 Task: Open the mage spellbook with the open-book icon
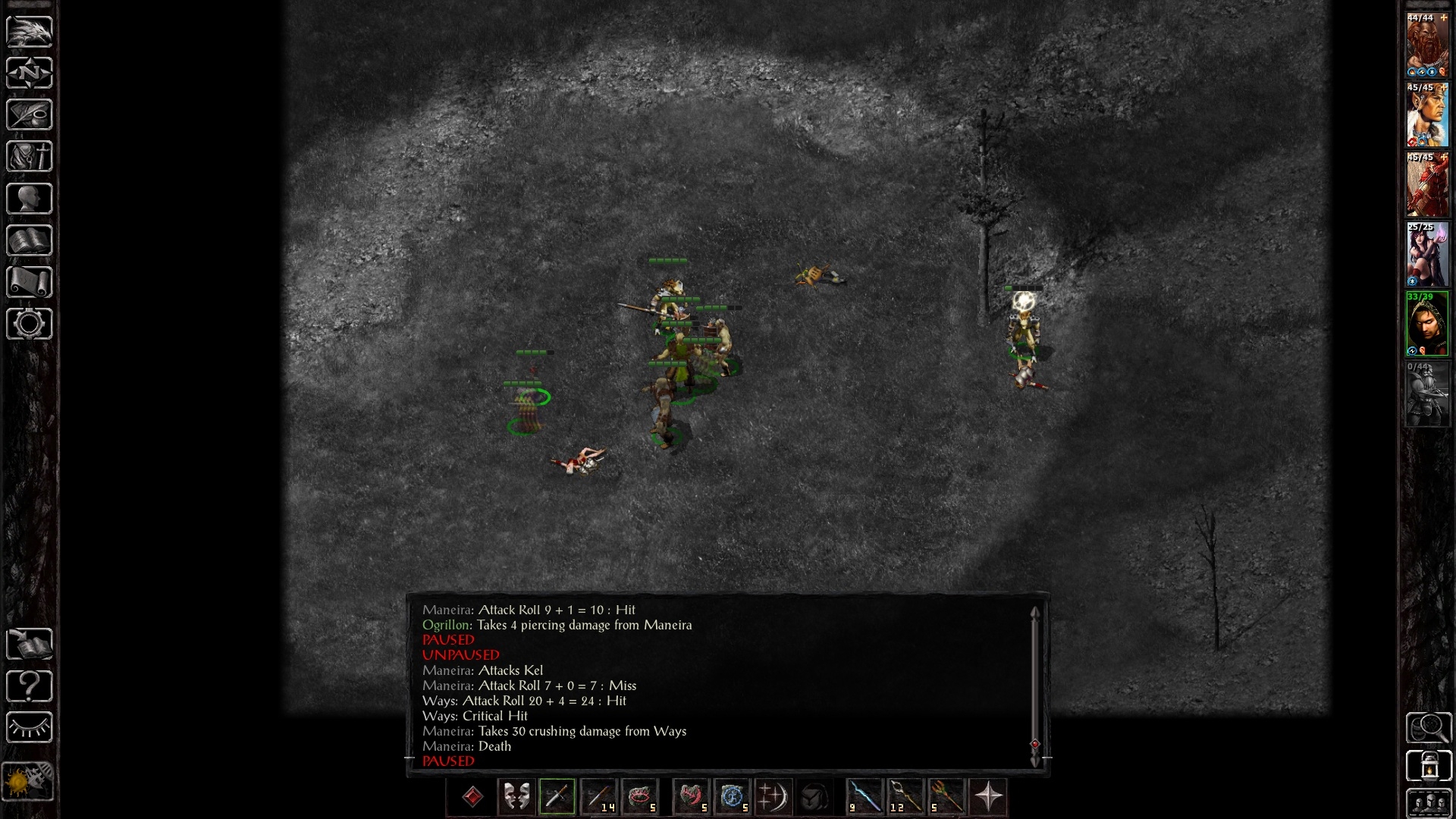(x=29, y=240)
